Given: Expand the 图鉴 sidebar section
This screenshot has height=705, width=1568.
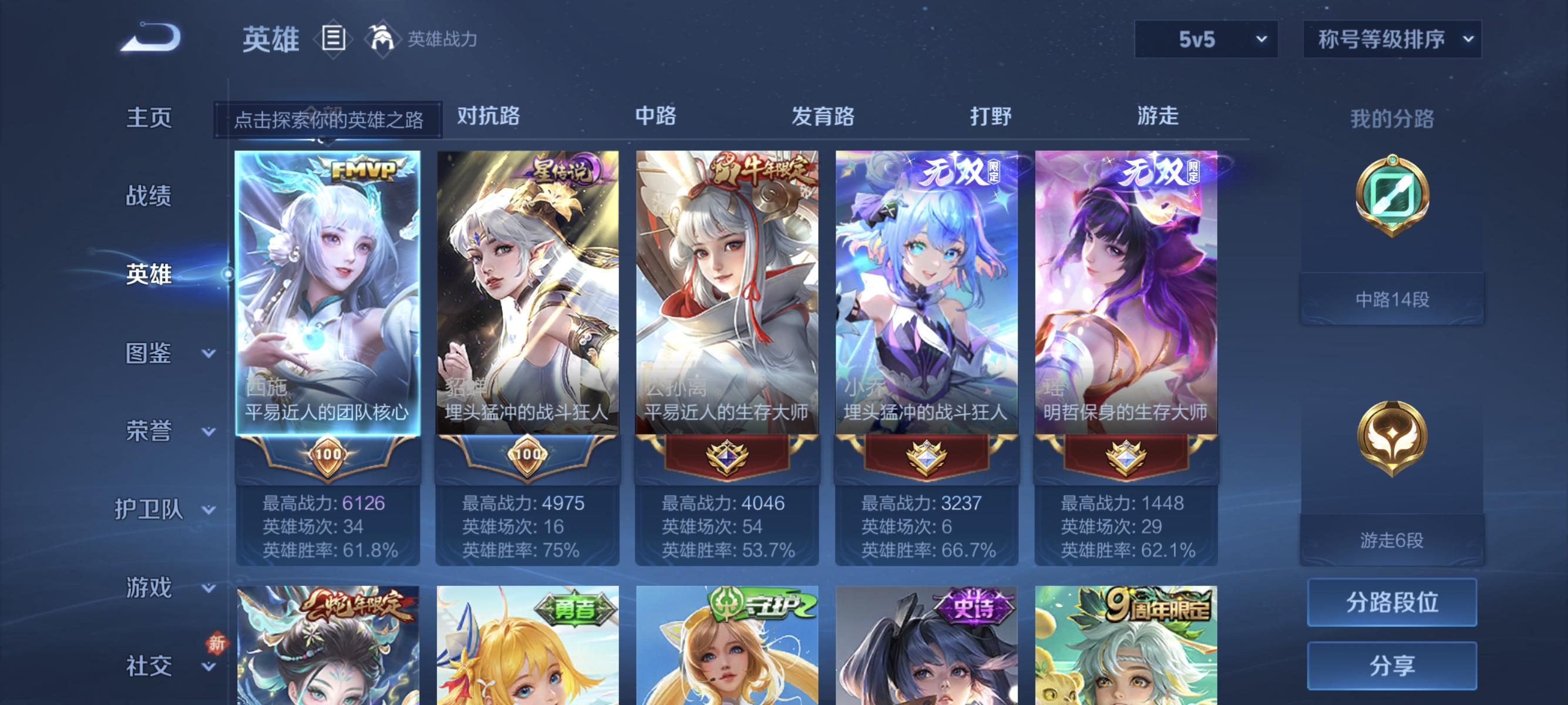Looking at the screenshot, I should tap(149, 351).
